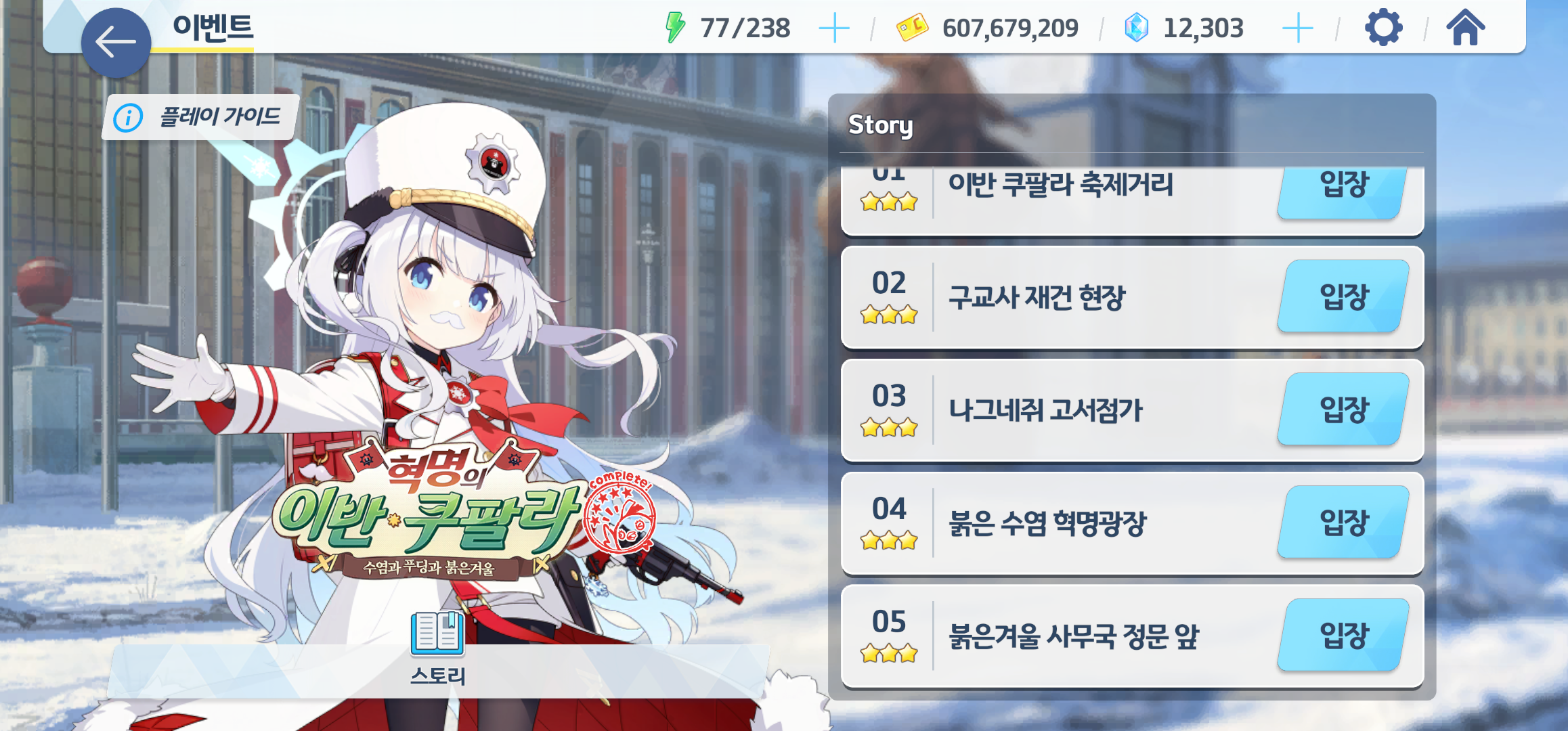
Task: Open the Pyroxene purchase plus button
Action: 1298,28
